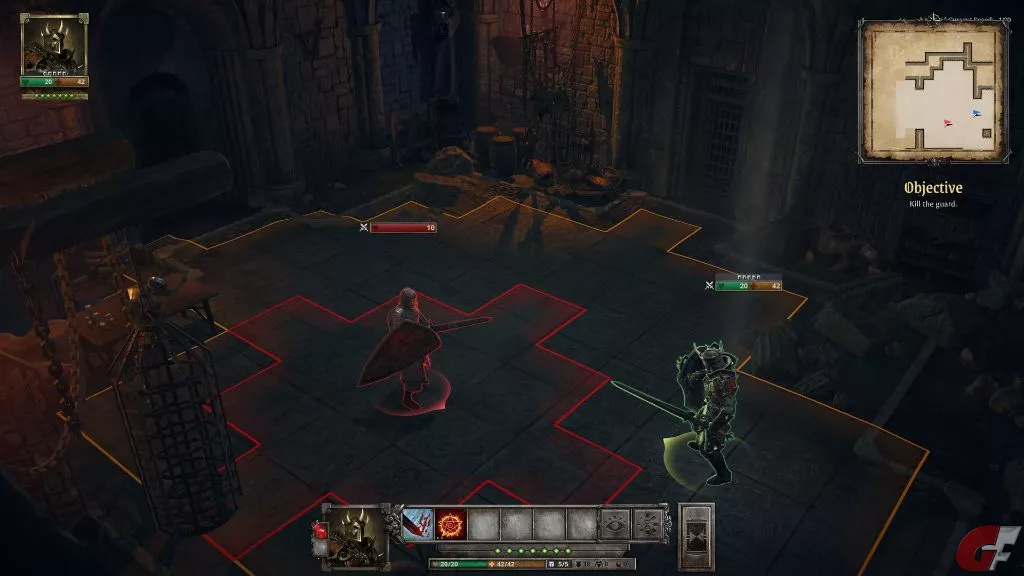
Task: Click the compass star button beside the eye
Action: point(648,524)
